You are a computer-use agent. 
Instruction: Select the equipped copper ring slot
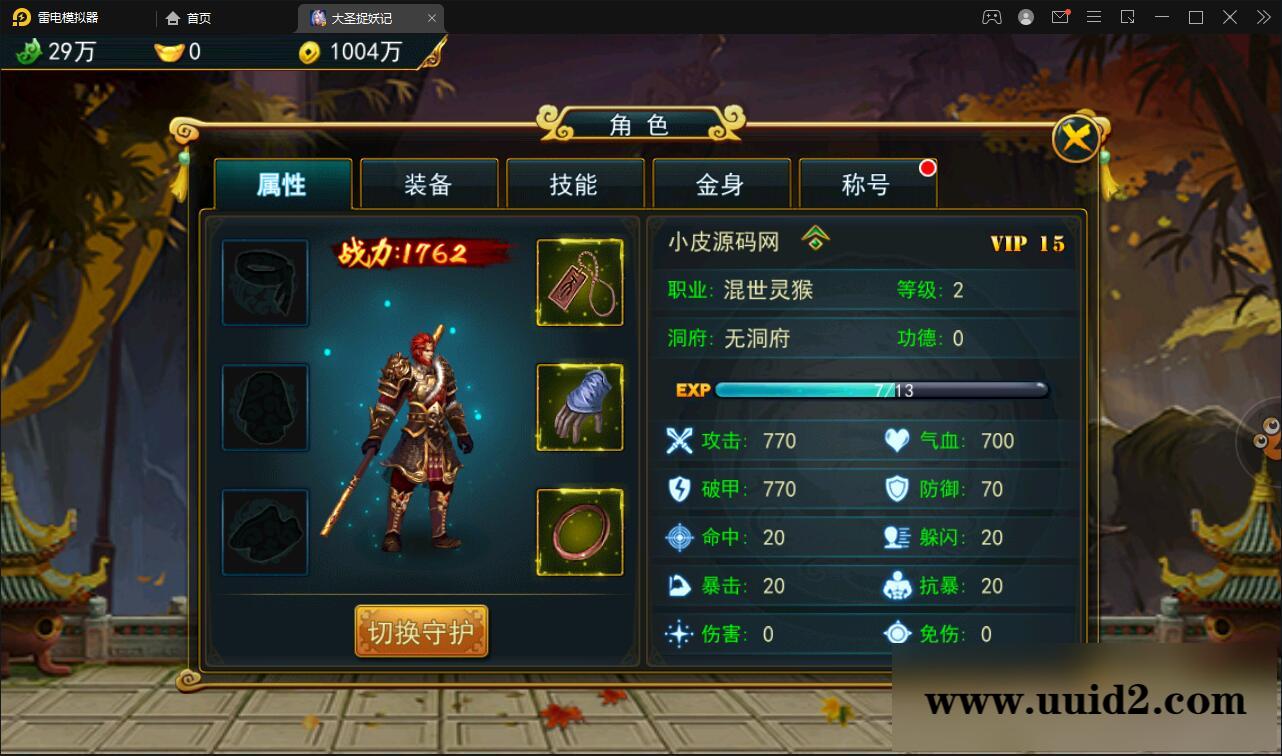[580, 532]
